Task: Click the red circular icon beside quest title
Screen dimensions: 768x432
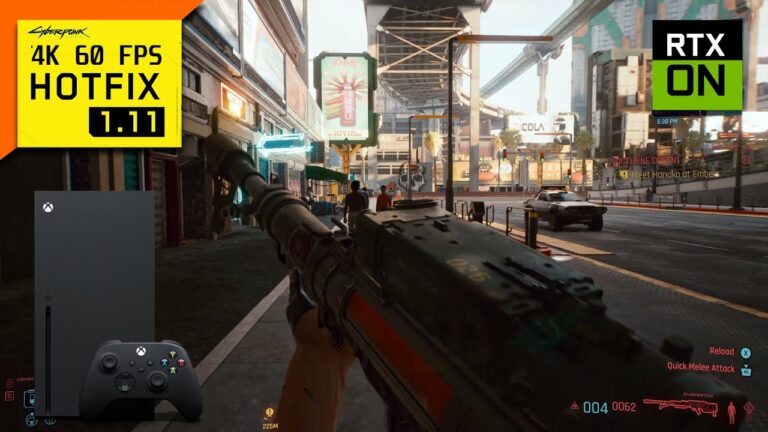Action: pos(745,159)
